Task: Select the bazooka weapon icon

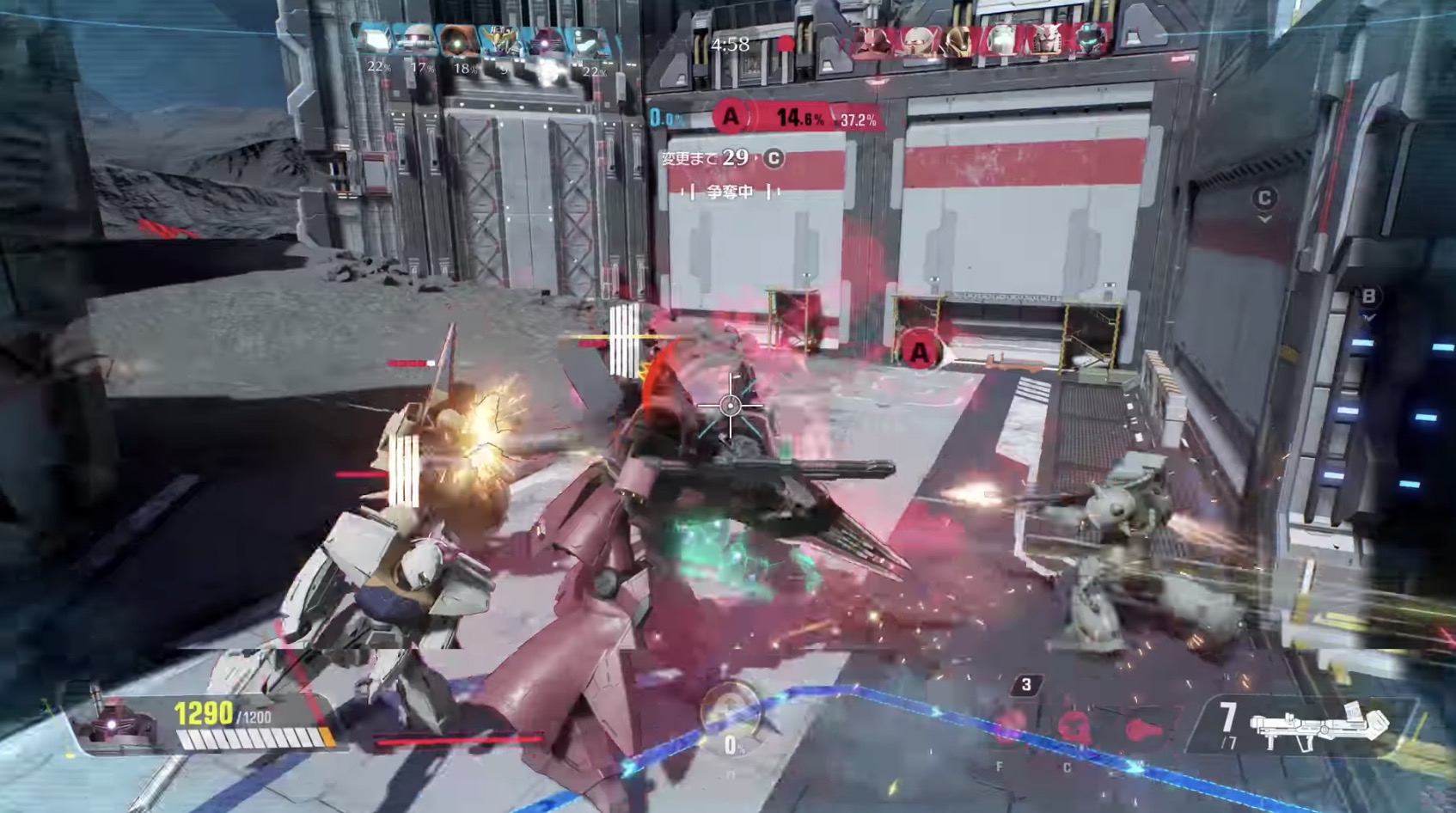Action: click(x=1318, y=724)
